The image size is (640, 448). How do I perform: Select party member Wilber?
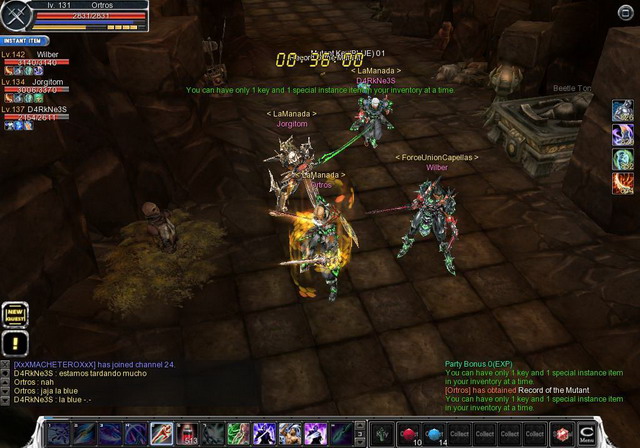point(48,54)
